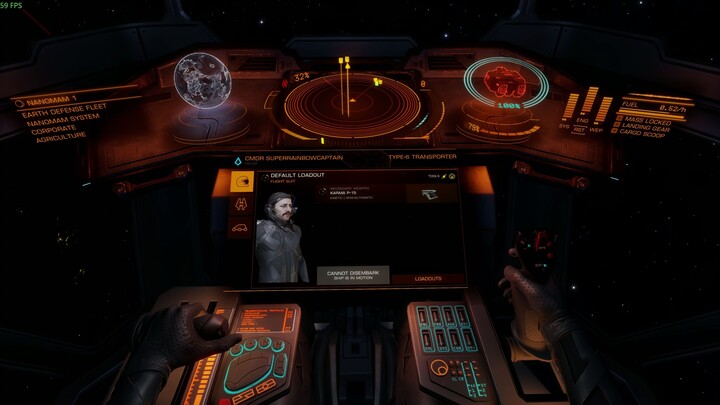Click the Cannot Disembark button
This screenshot has width=720, height=405.
tap(353, 275)
